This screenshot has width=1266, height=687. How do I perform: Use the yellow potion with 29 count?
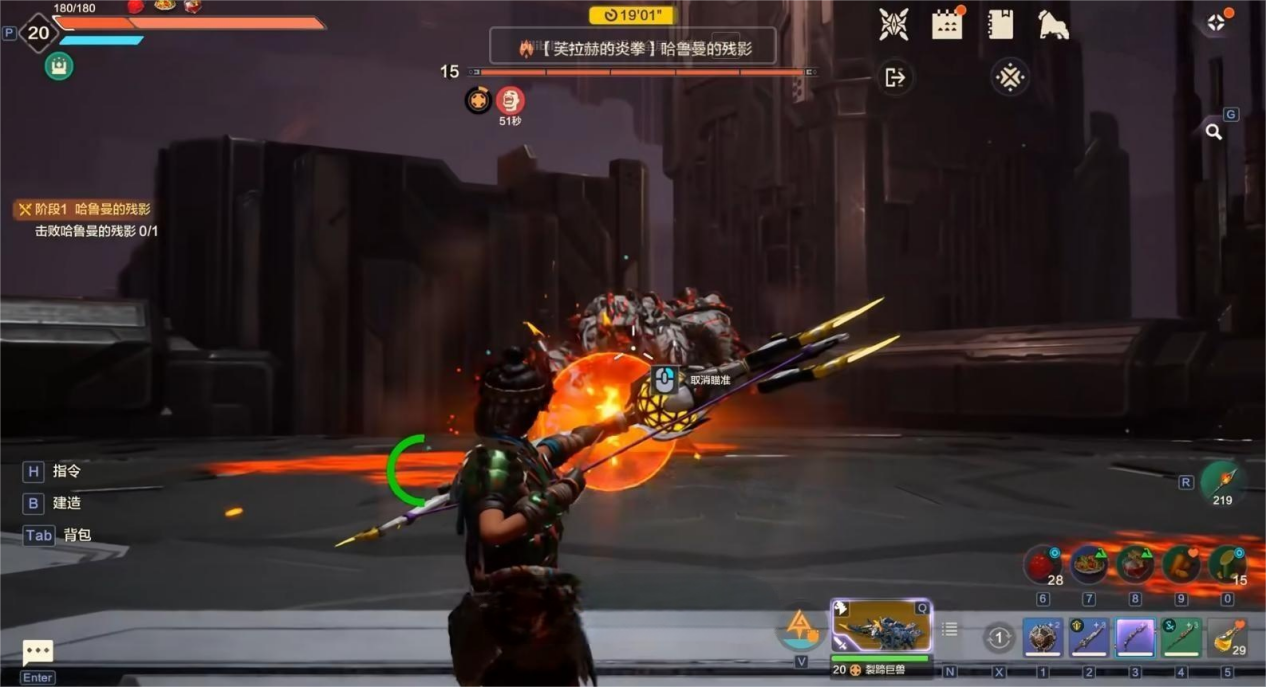tap(1227, 637)
